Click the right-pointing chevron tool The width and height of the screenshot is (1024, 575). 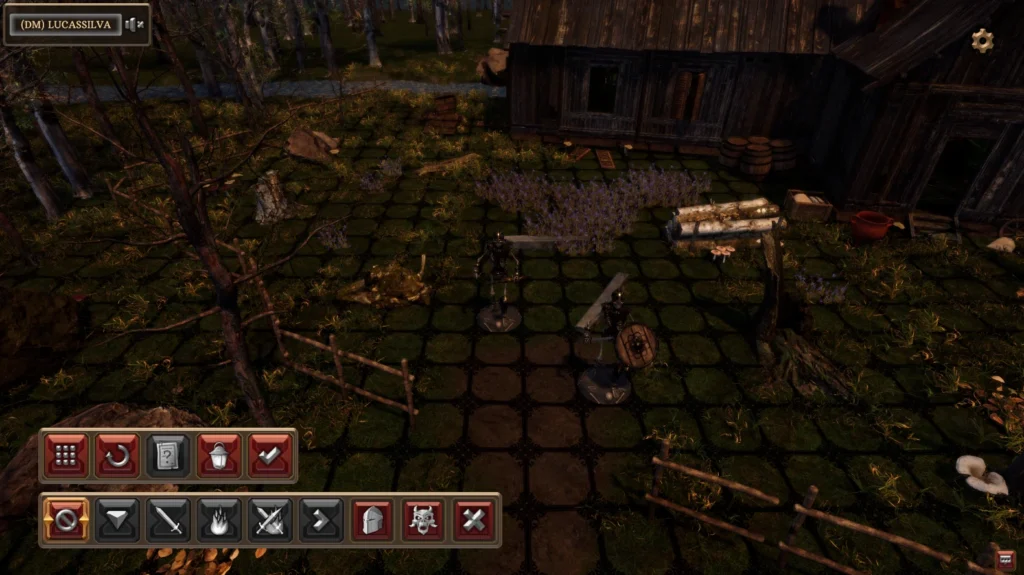321,520
